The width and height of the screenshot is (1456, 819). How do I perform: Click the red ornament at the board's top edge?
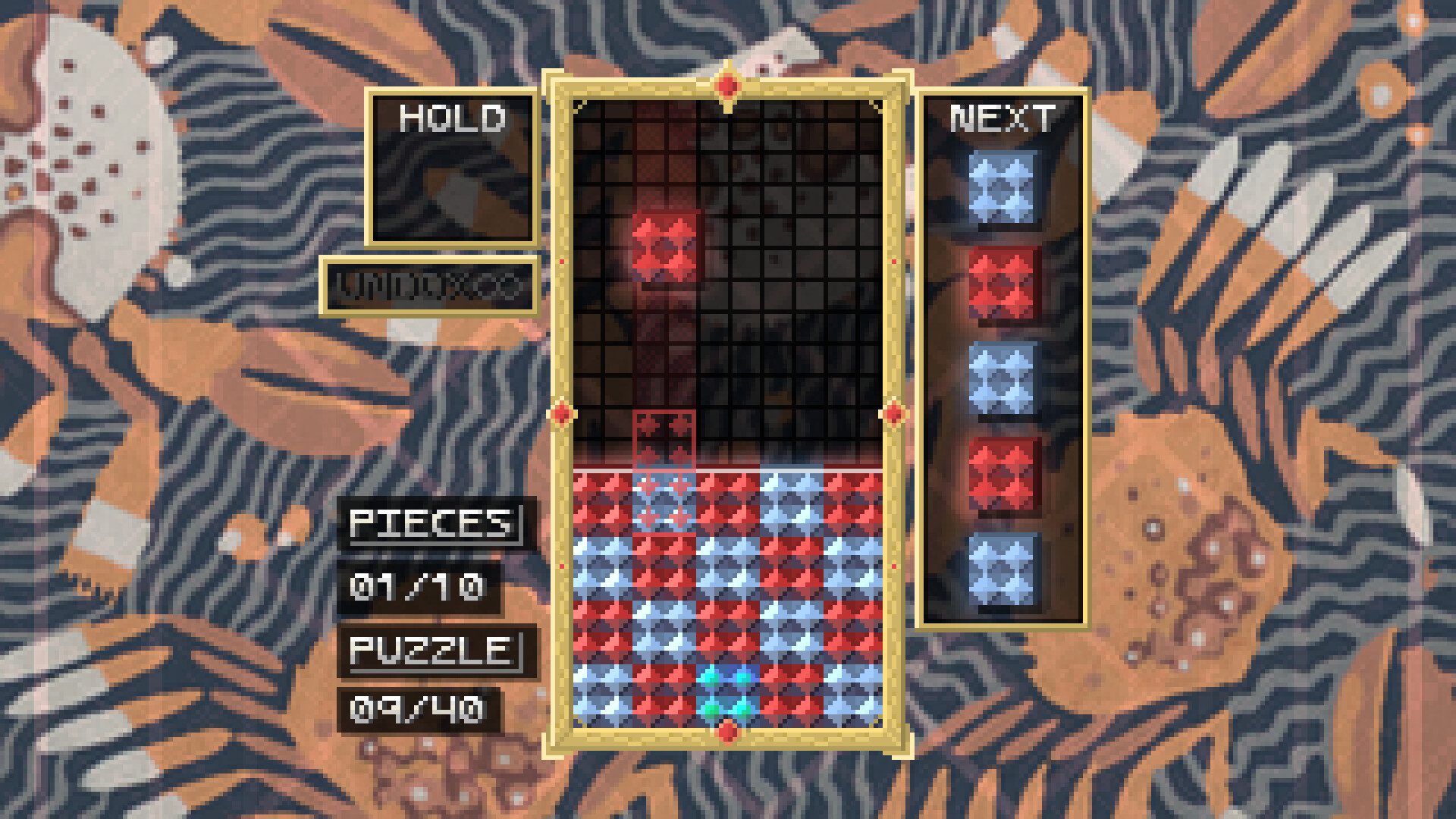[x=726, y=85]
